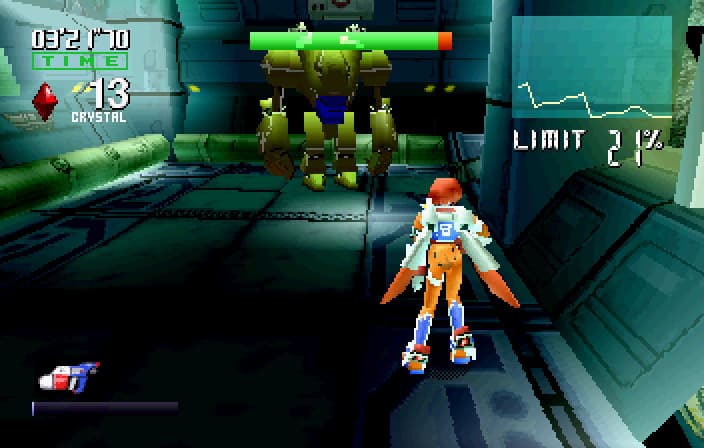This screenshot has width=704, height=448.
Task: Open the limit graph panel
Action: [x=591, y=70]
